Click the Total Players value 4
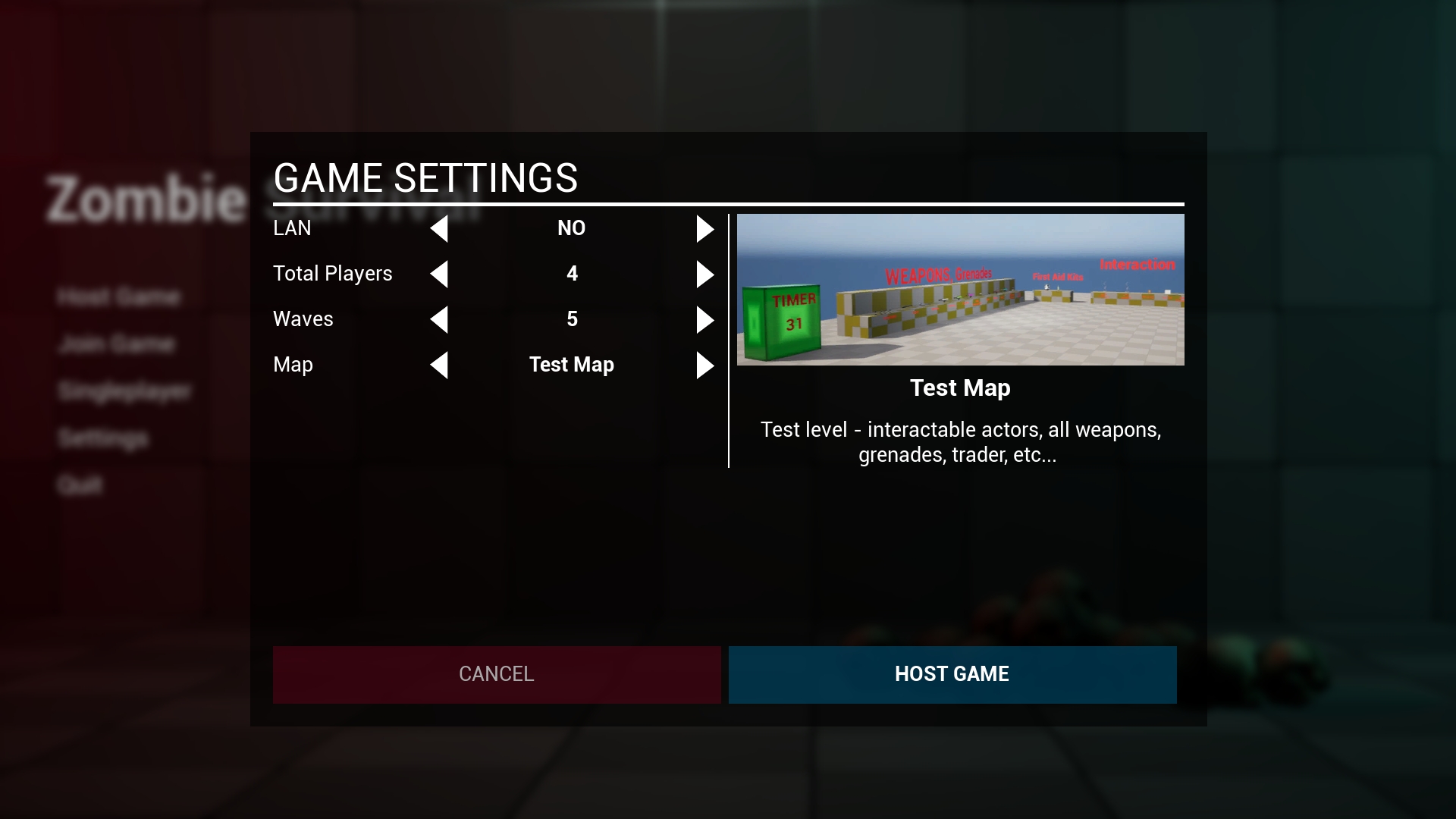The height and width of the screenshot is (819, 1456). [572, 274]
